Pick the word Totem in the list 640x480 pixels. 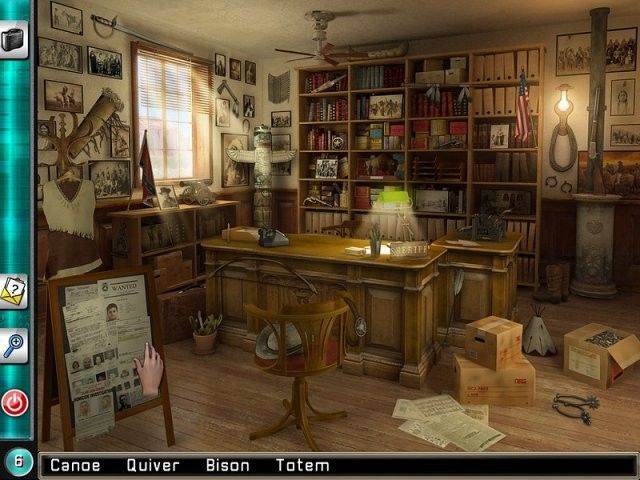click(304, 465)
